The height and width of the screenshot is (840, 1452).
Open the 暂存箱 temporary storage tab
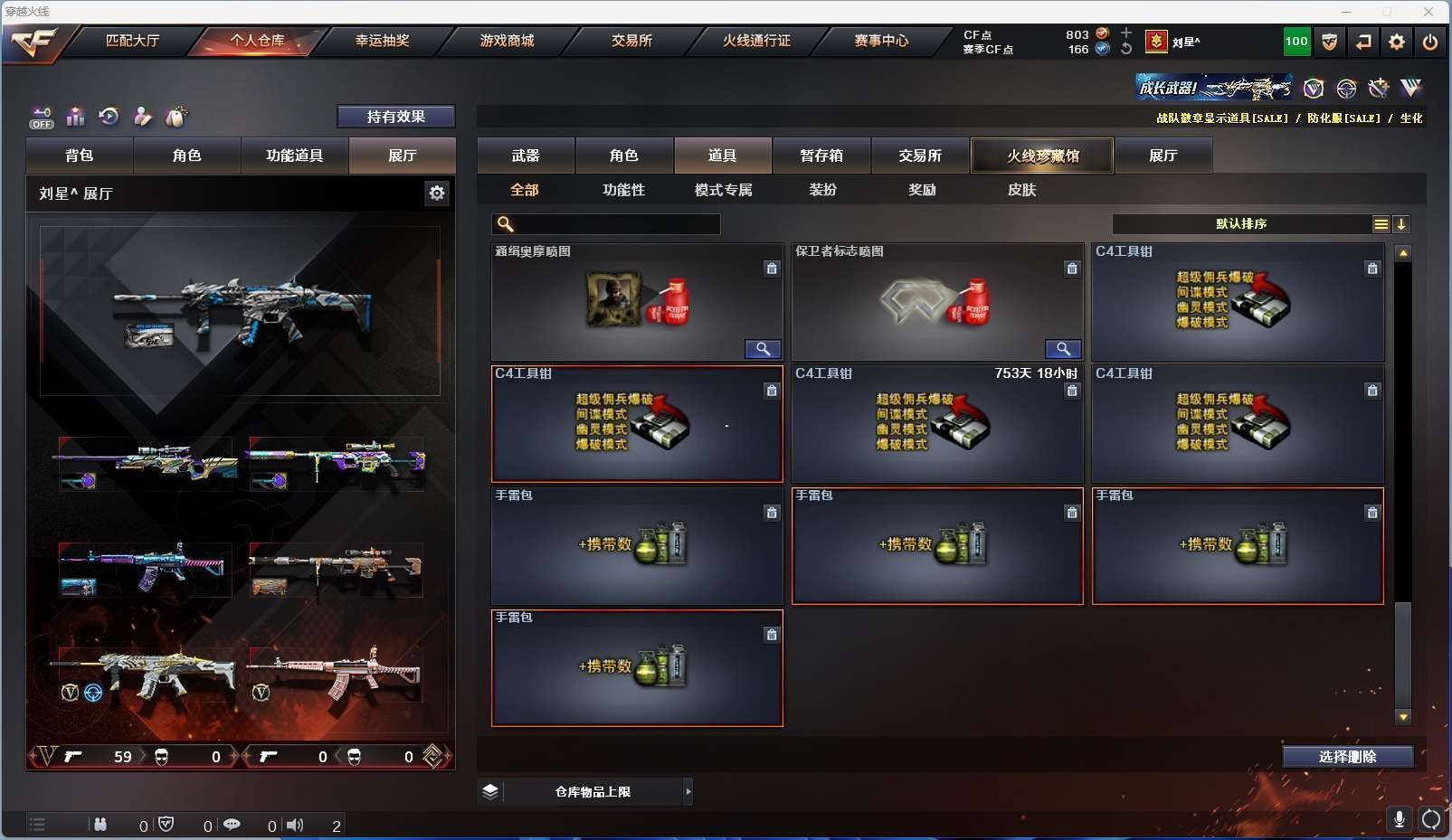tap(821, 156)
